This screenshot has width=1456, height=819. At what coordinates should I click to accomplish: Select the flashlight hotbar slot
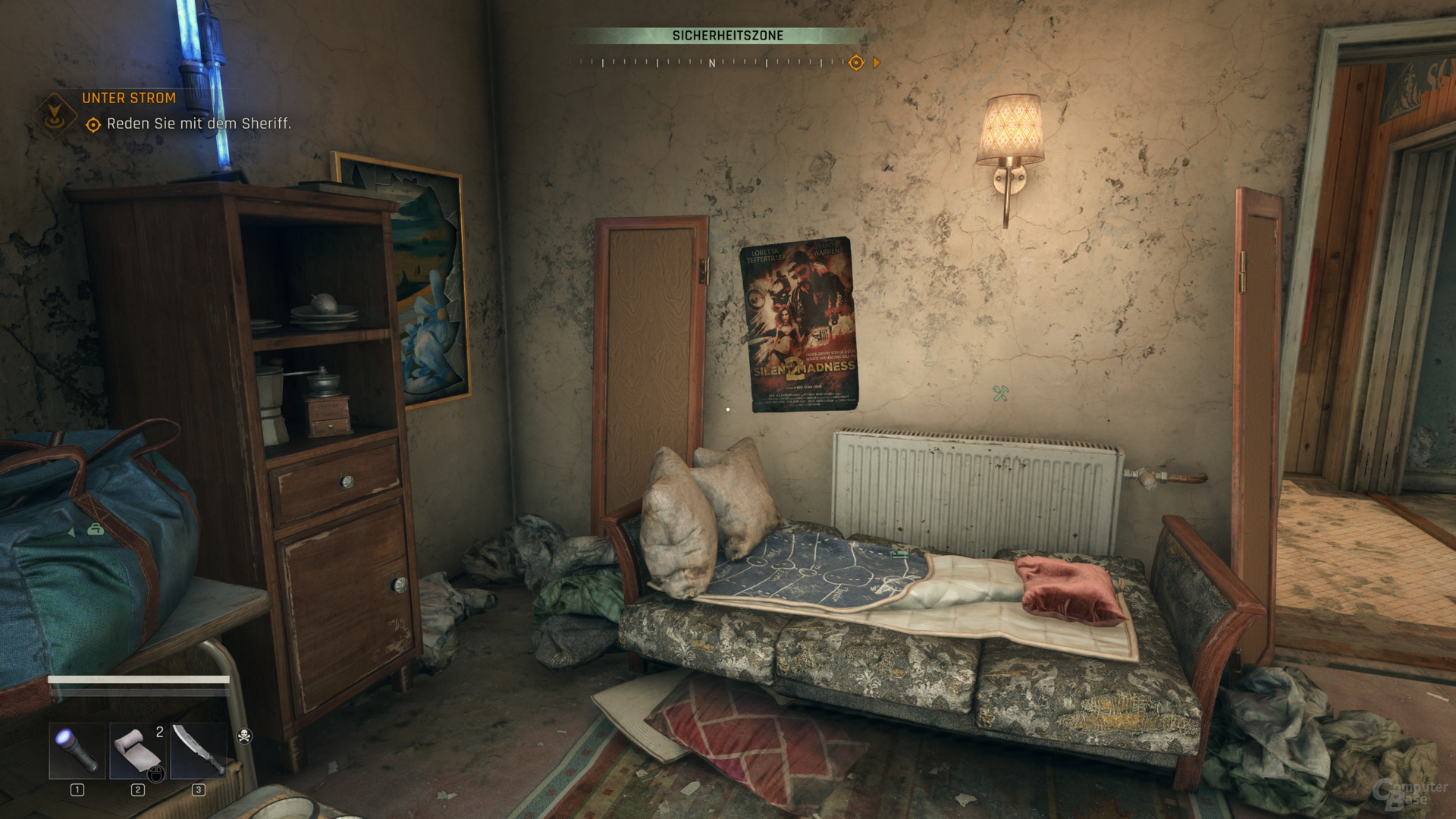coord(77,750)
